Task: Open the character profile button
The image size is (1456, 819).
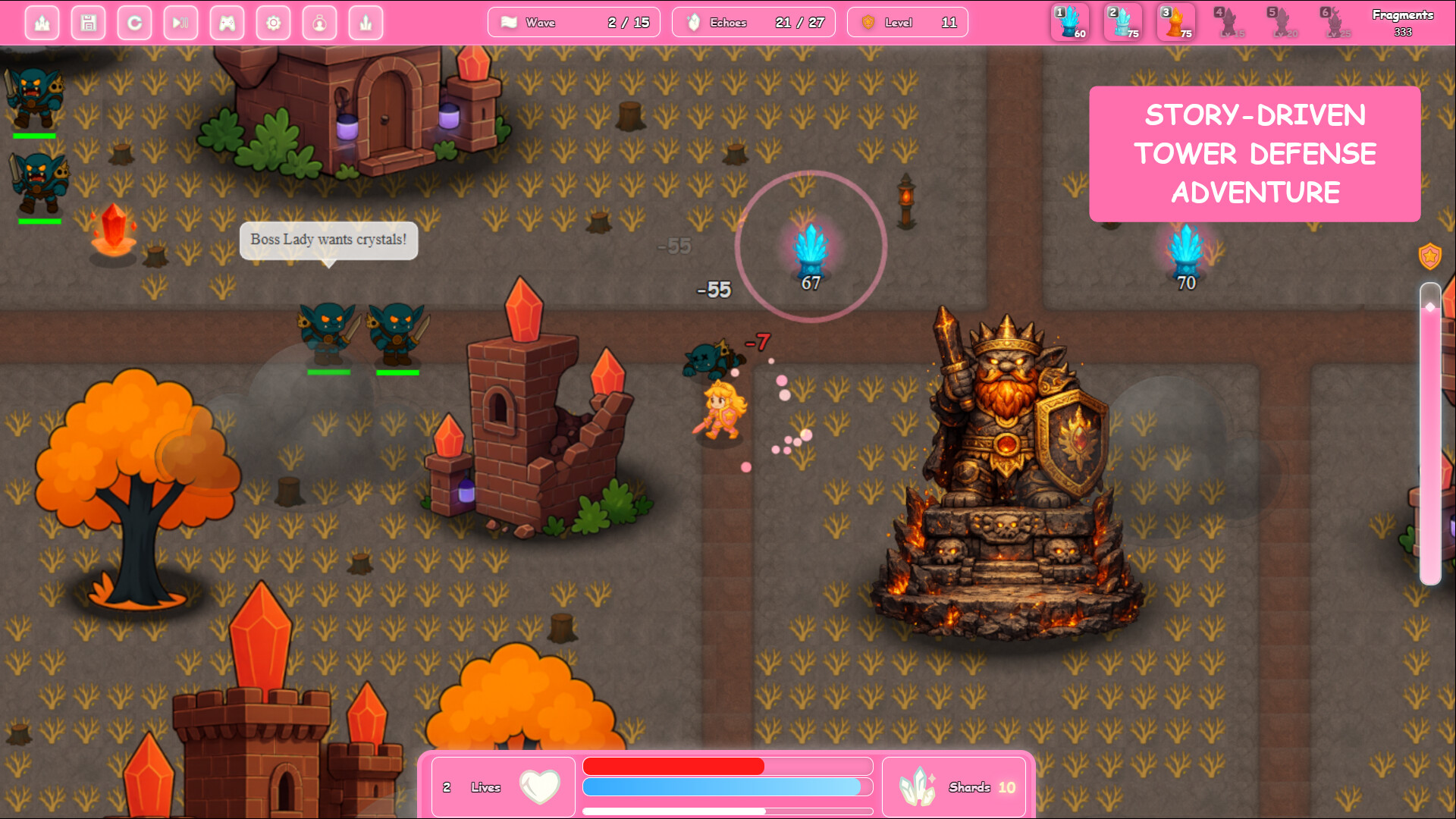Action: pyautogui.click(x=319, y=23)
